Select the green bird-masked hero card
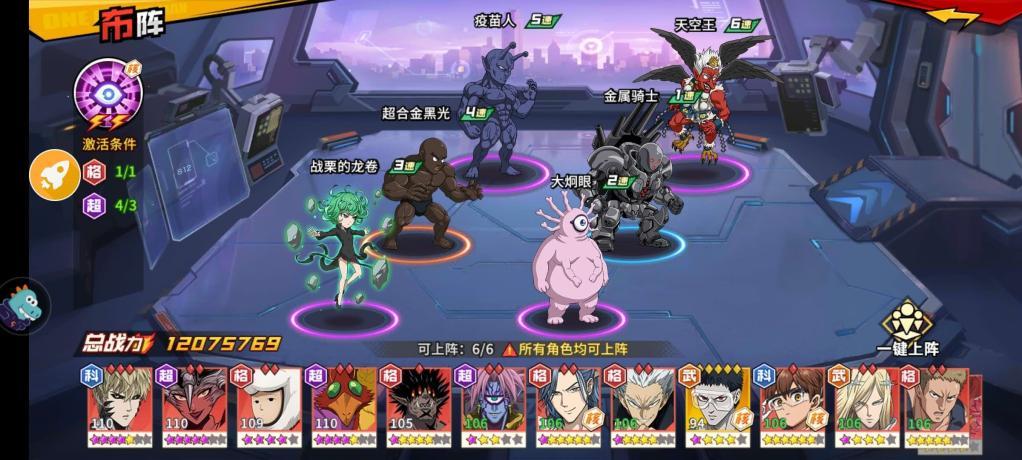 pos(346,405)
